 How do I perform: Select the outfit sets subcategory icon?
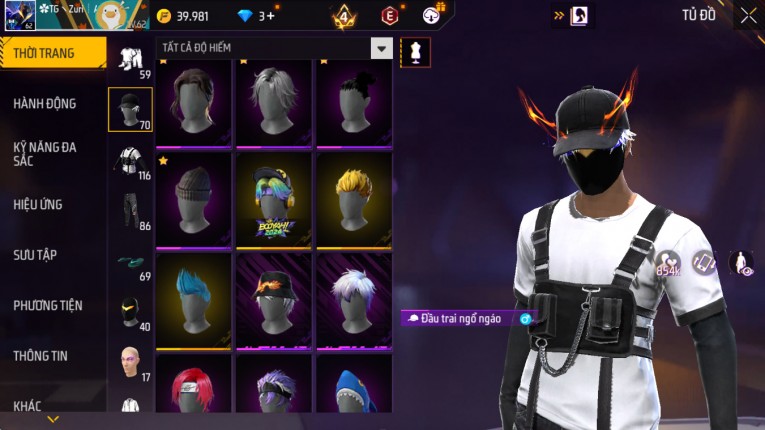coord(130,61)
